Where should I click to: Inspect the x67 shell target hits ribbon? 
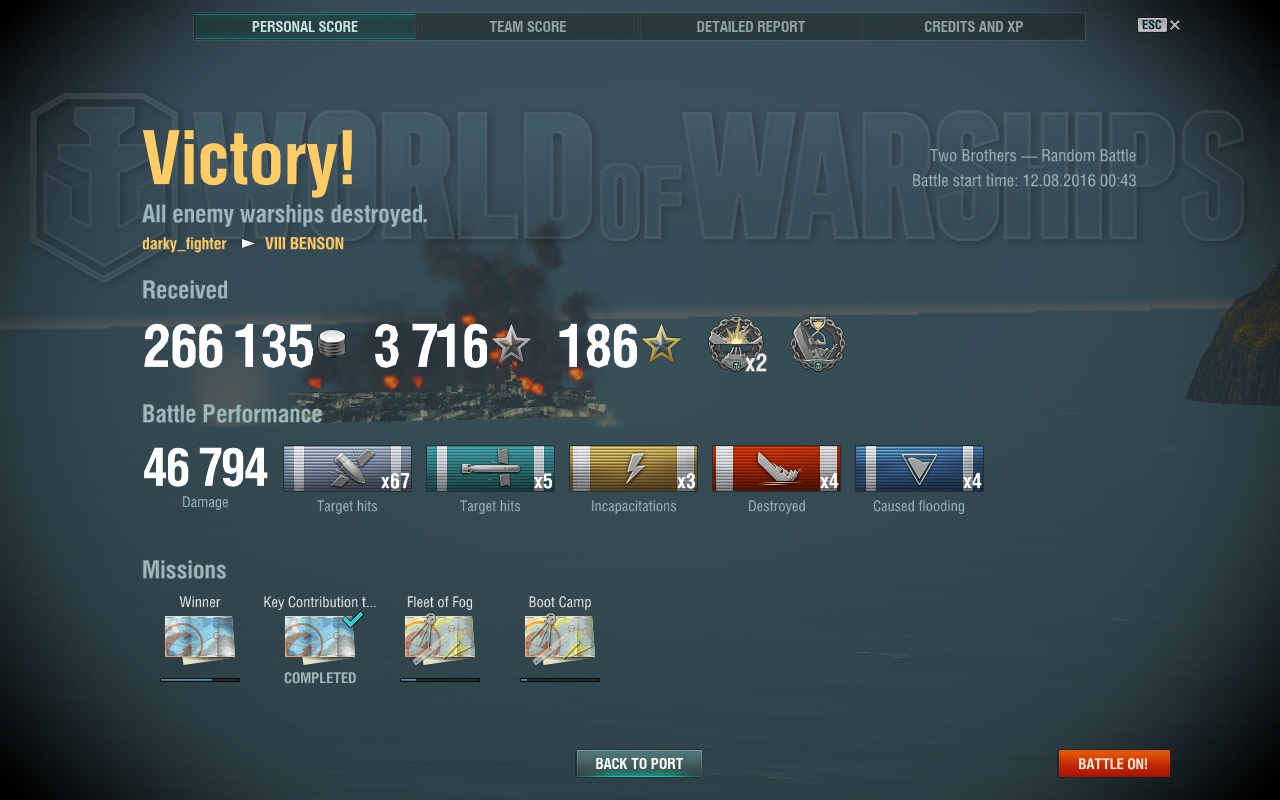[x=347, y=469]
